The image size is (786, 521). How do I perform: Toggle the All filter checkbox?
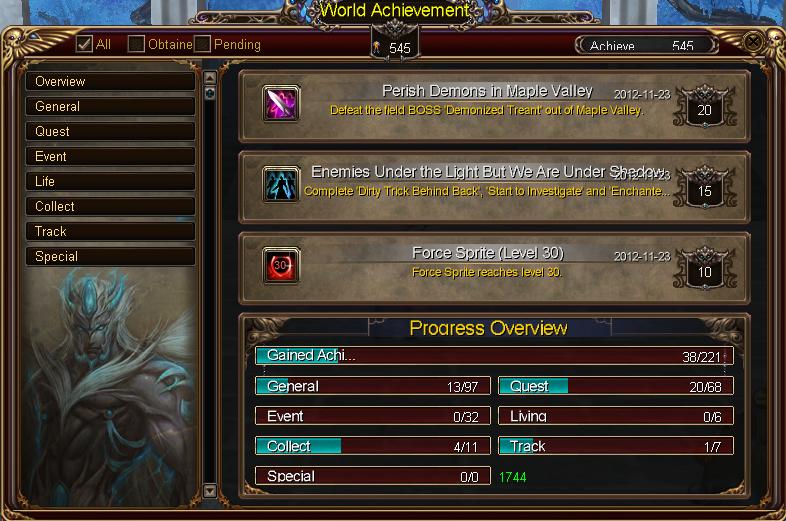point(85,44)
